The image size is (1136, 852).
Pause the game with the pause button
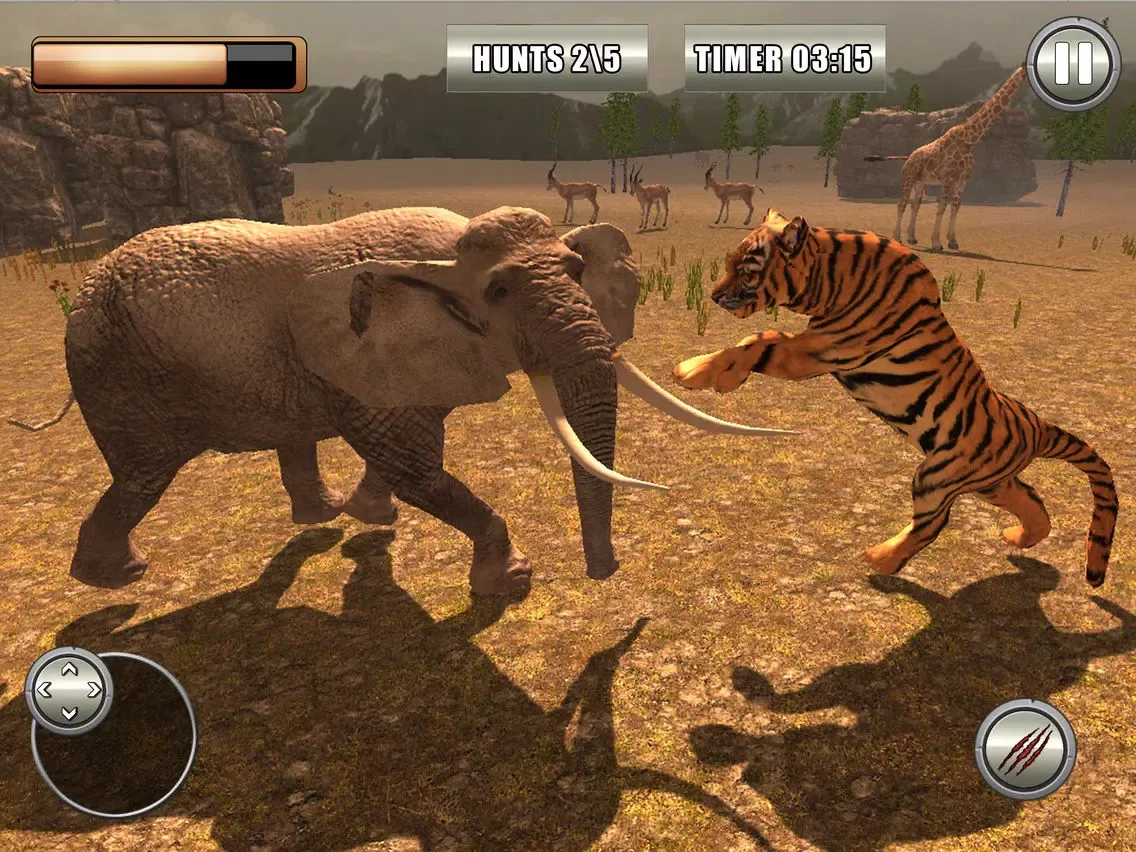click(x=1073, y=63)
